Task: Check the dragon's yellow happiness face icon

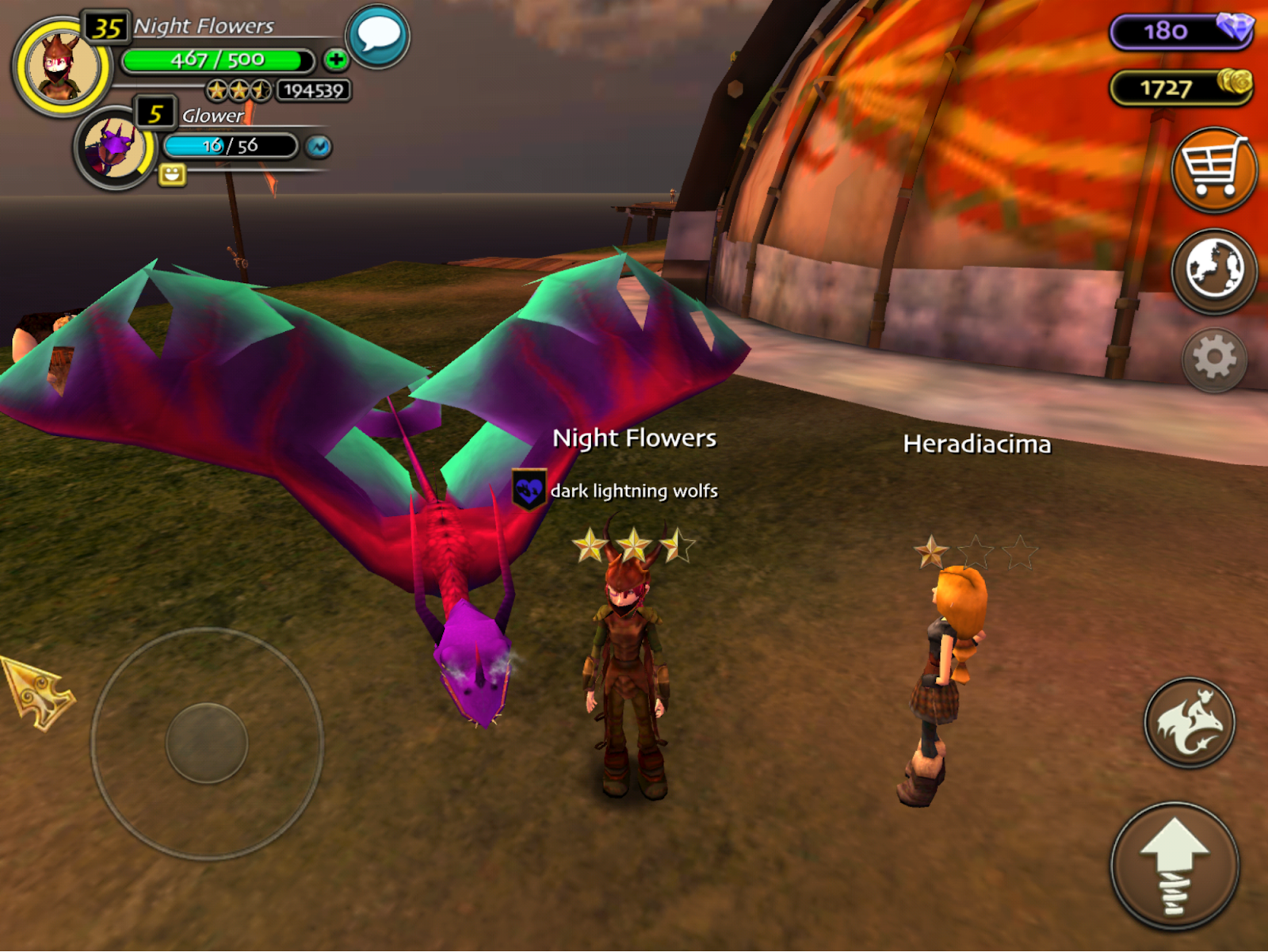Action: pyautogui.click(x=172, y=174)
